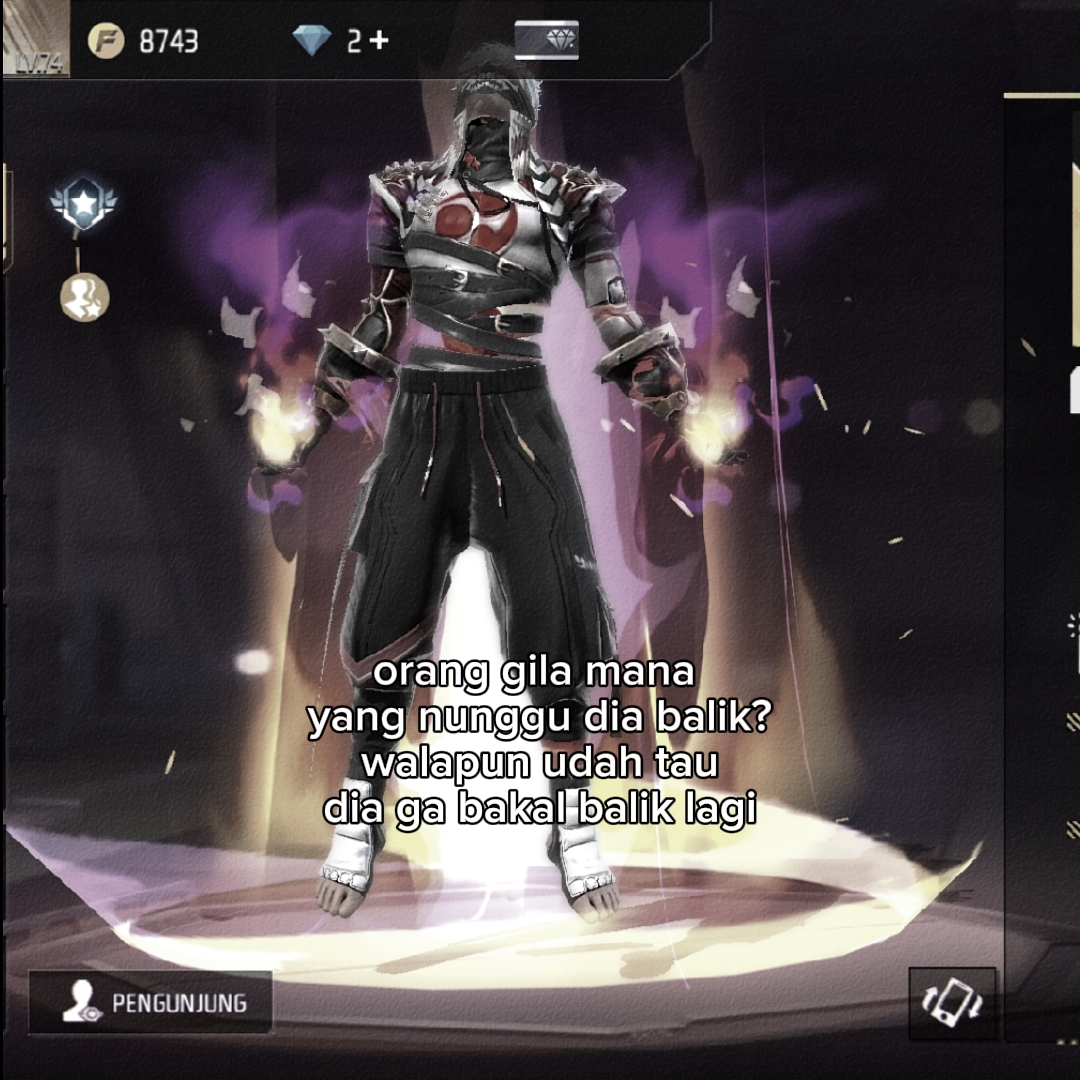Open the star rank badge icon
This screenshot has width=1080, height=1080.
click(x=84, y=205)
